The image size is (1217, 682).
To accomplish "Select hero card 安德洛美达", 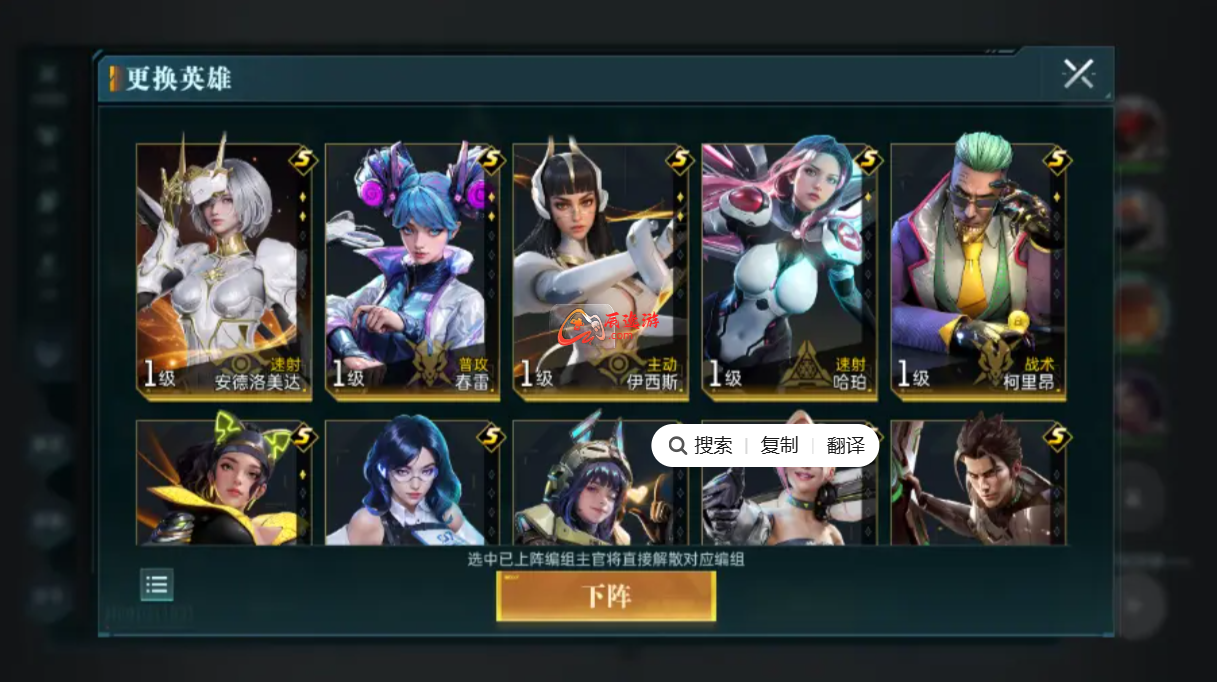I will click(x=224, y=270).
